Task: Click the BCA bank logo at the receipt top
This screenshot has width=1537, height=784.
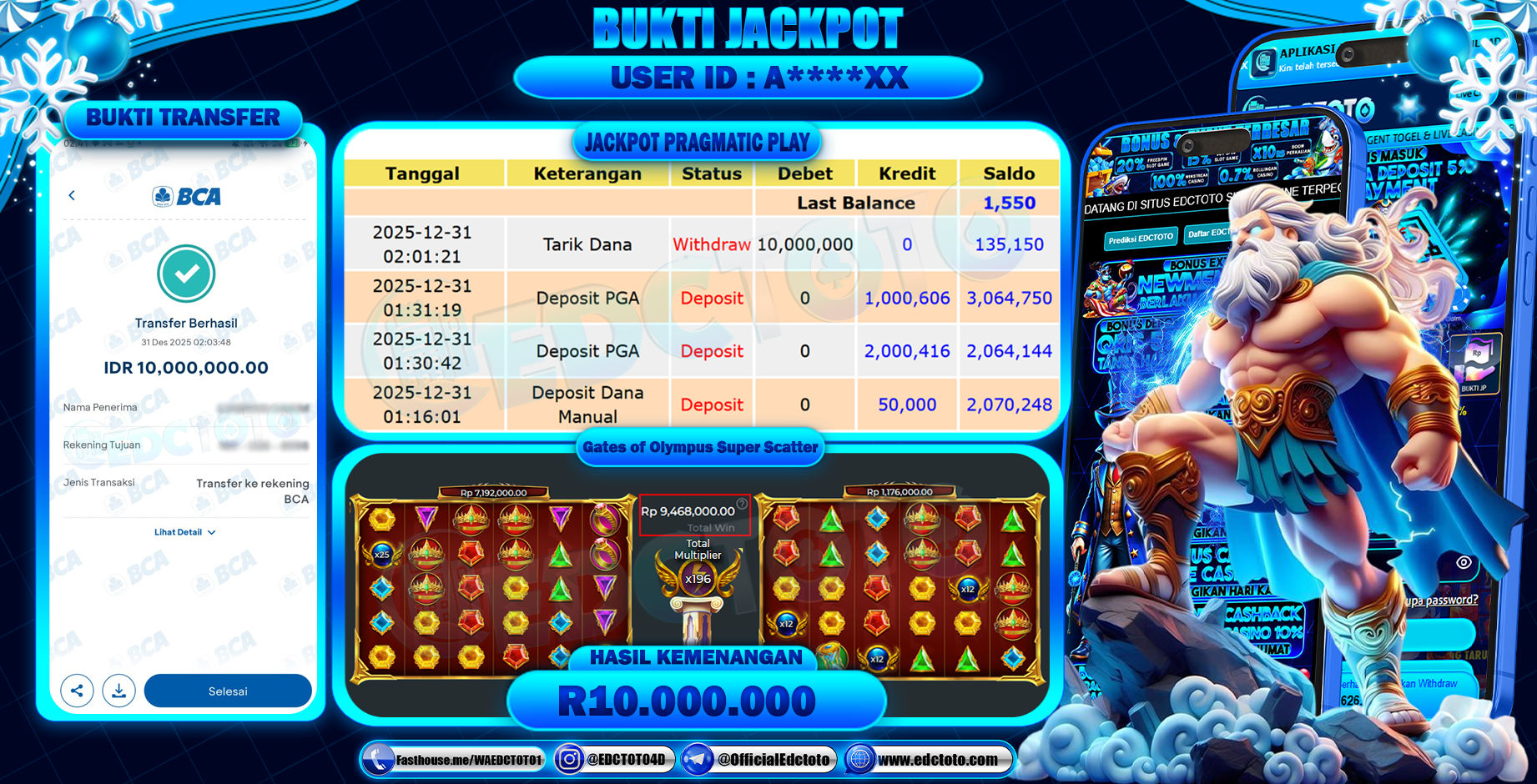Action: [185, 196]
